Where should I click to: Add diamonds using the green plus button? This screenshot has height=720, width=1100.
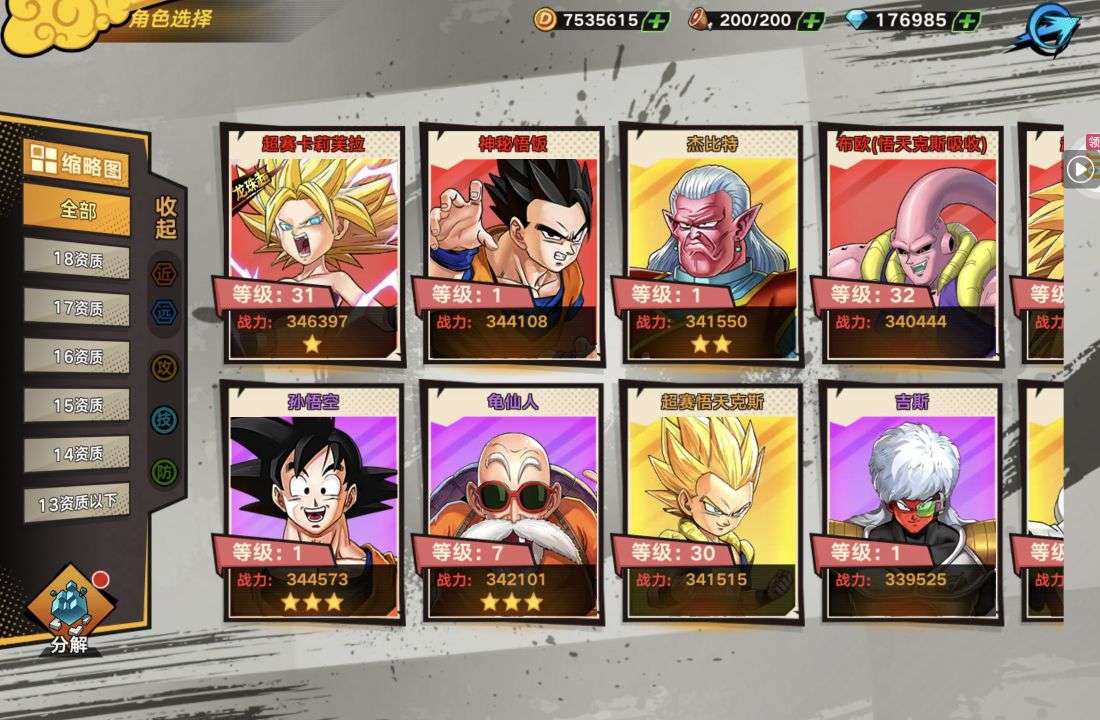click(966, 20)
